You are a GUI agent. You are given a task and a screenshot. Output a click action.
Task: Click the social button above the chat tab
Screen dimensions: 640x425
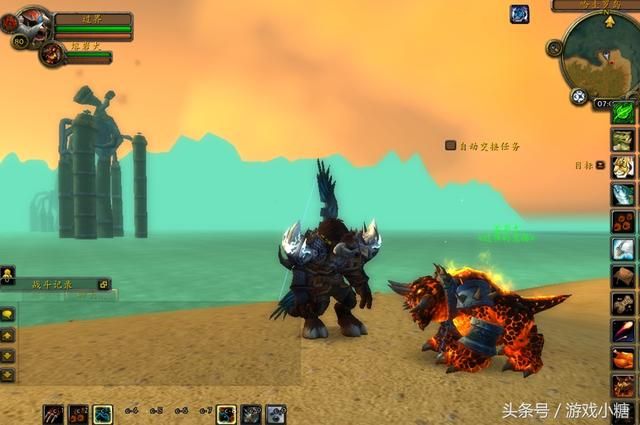8,273
